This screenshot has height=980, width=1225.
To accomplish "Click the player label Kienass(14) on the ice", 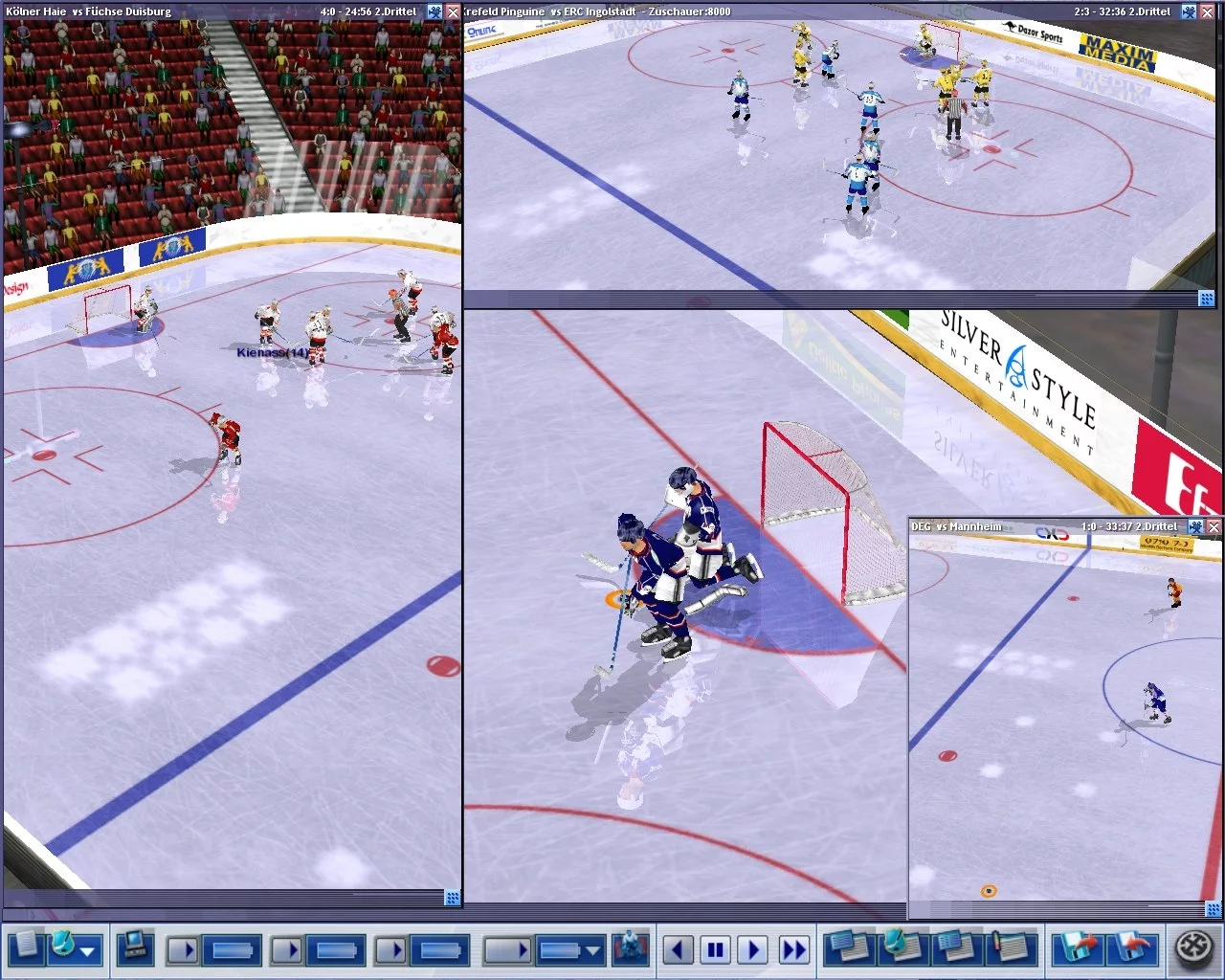I will [x=272, y=353].
